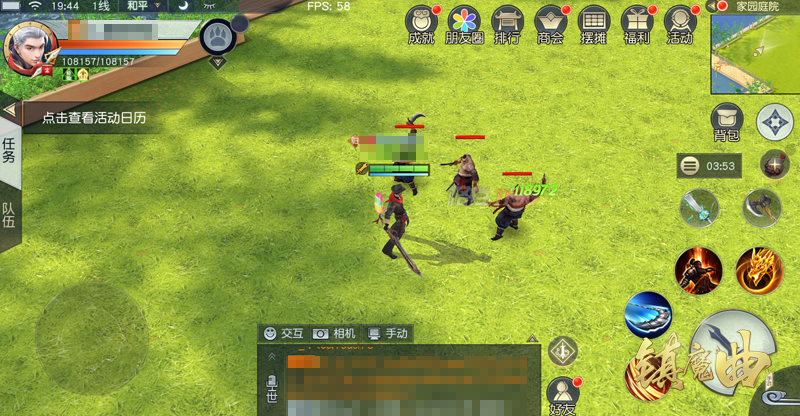Screen dimensions: 800x416
Task: Open the 摆摊 player stall market
Action: point(594,24)
